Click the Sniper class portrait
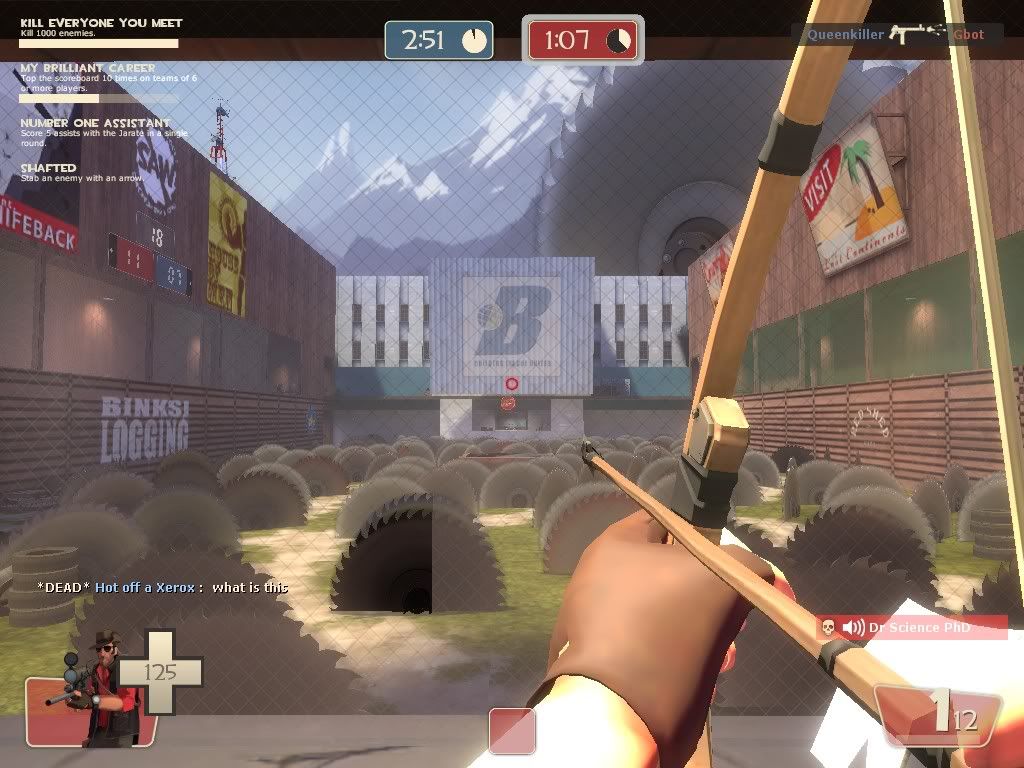1024x768 pixels. [93, 688]
